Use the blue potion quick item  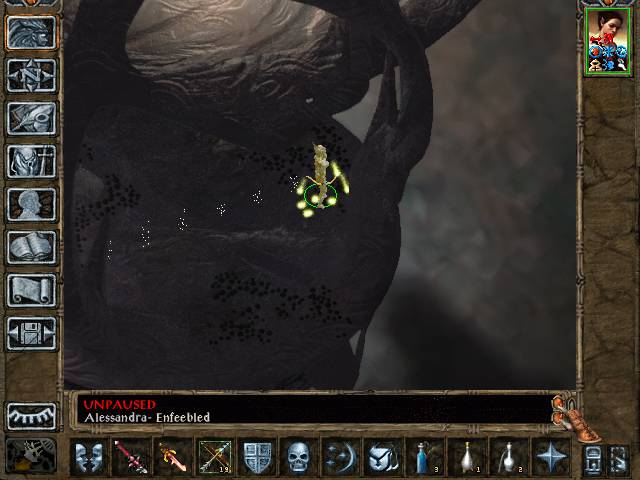pyautogui.click(x=424, y=457)
